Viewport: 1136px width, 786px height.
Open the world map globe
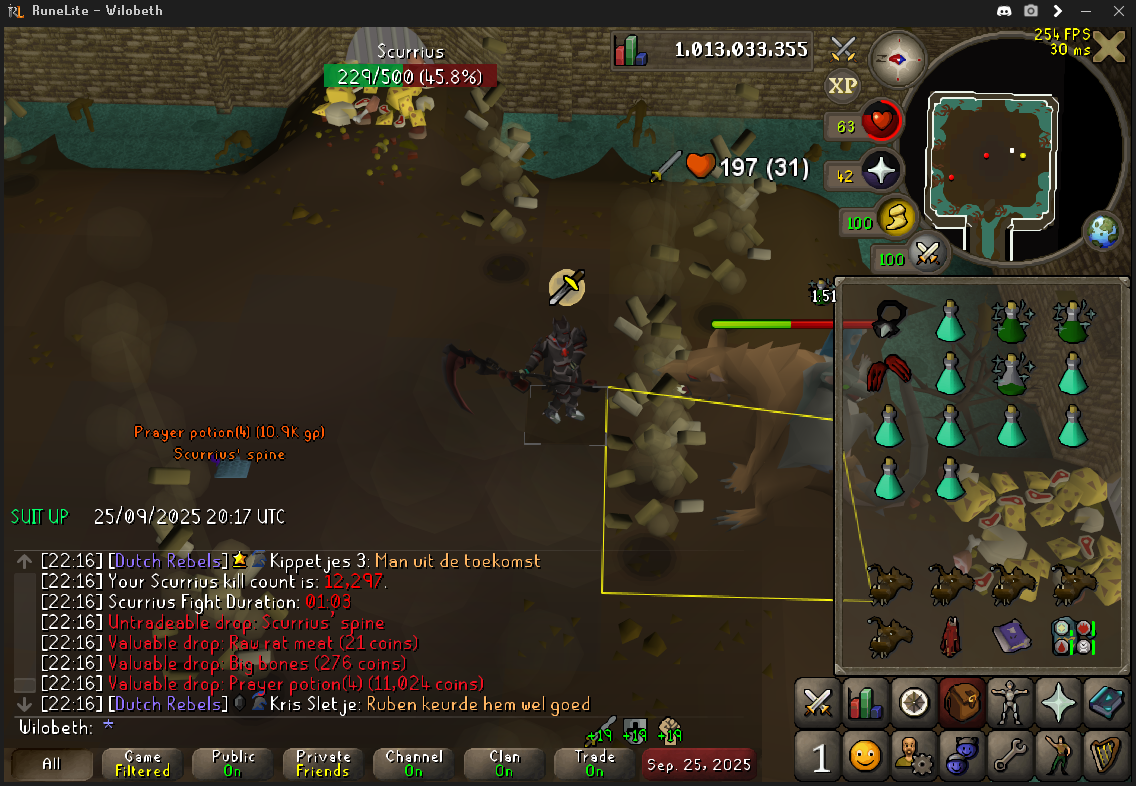[1101, 231]
